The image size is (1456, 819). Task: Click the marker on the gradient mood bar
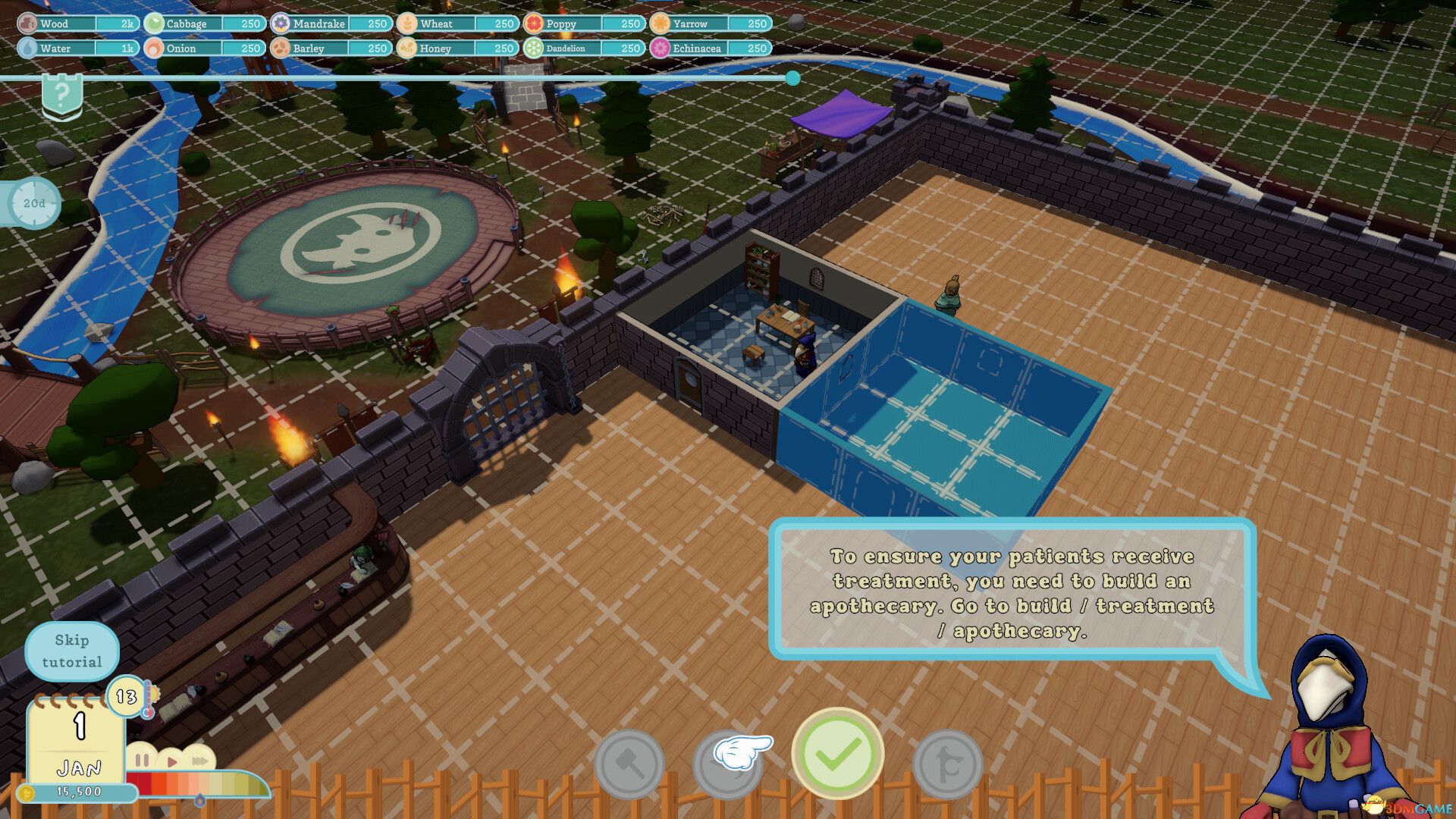(x=200, y=801)
